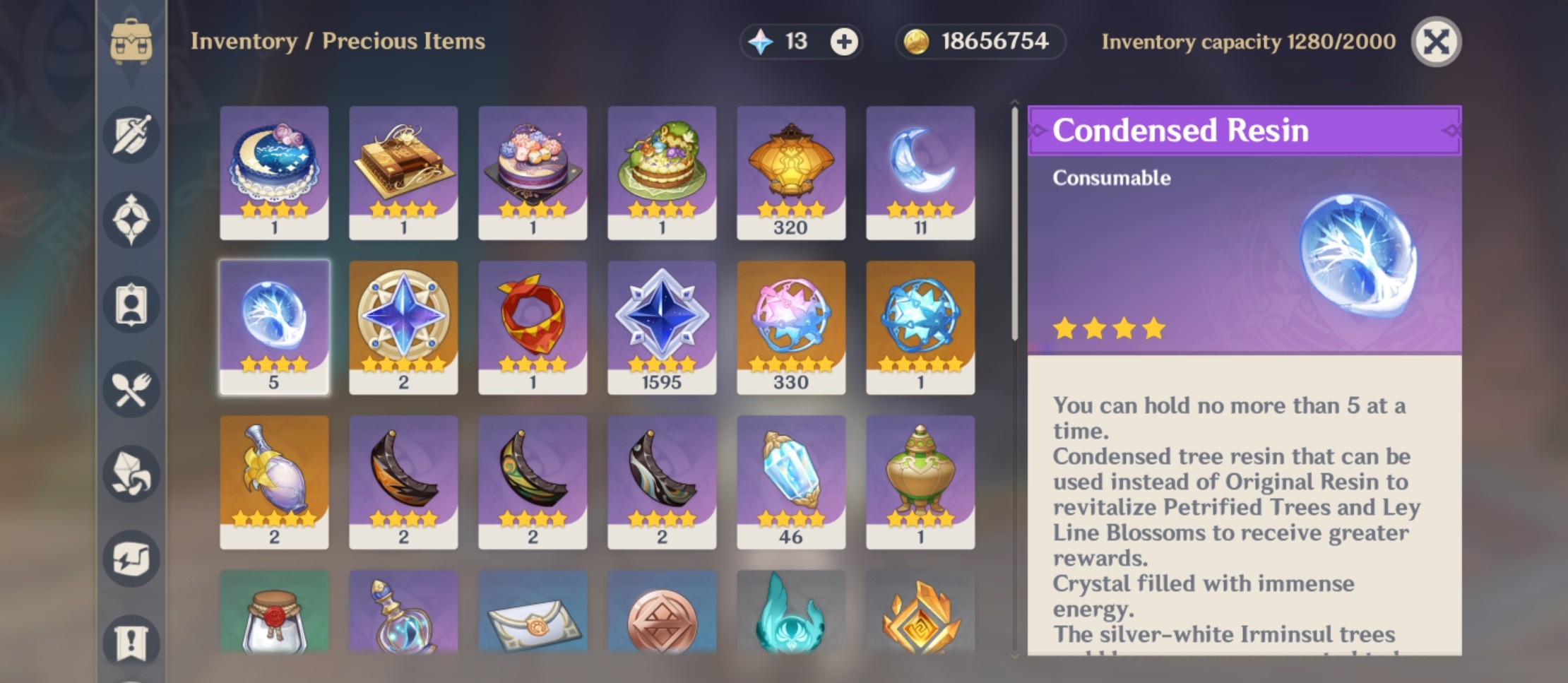Select the orange lantern item showing 320
This screenshot has height=683, width=1568.
[x=792, y=170]
